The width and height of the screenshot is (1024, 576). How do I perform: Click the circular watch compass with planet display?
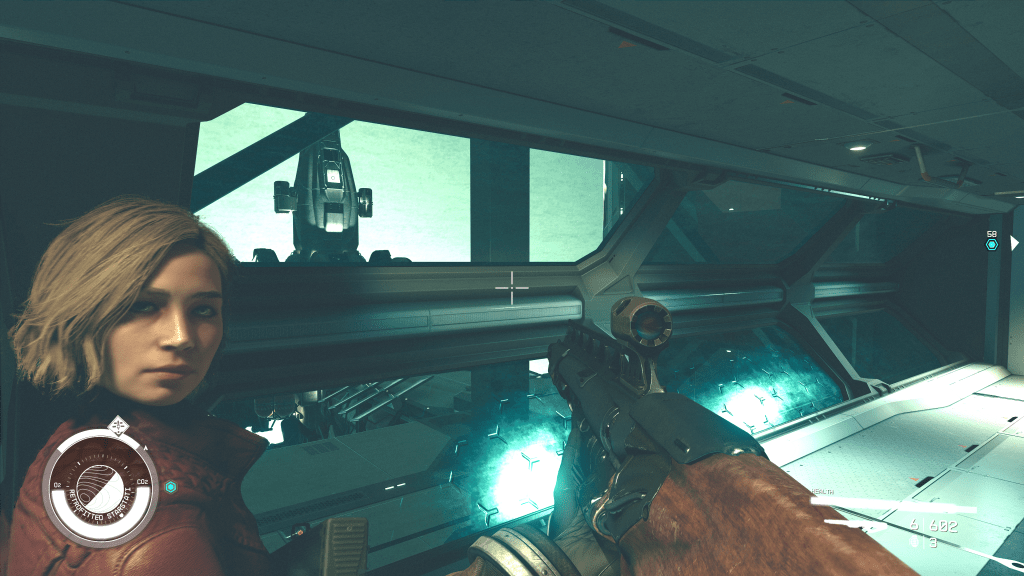[x=100, y=489]
